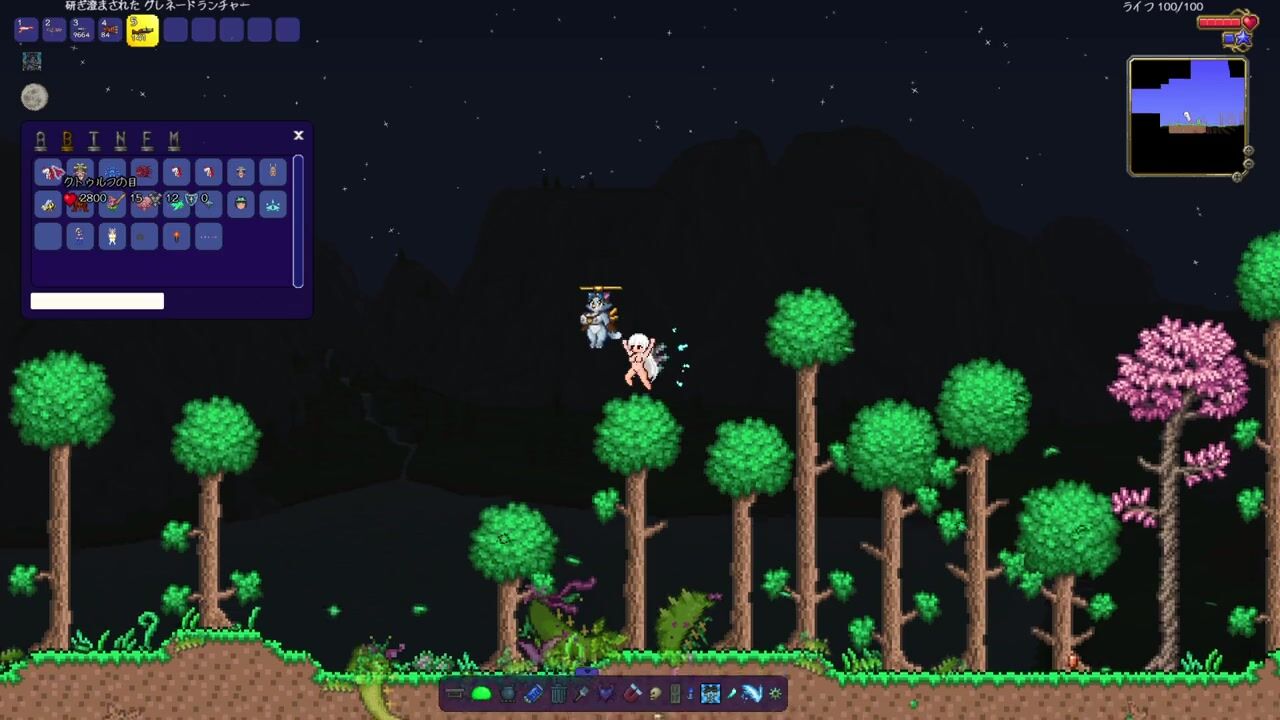Switch to the A trophy tab
This screenshot has height=720, width=1280.
click(x=40, y=140)
